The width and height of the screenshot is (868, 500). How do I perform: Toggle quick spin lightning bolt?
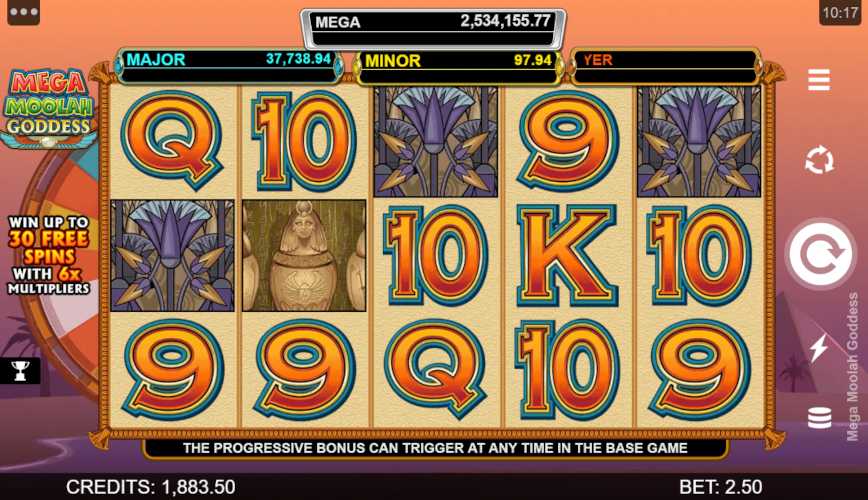[x=819, y=347]
